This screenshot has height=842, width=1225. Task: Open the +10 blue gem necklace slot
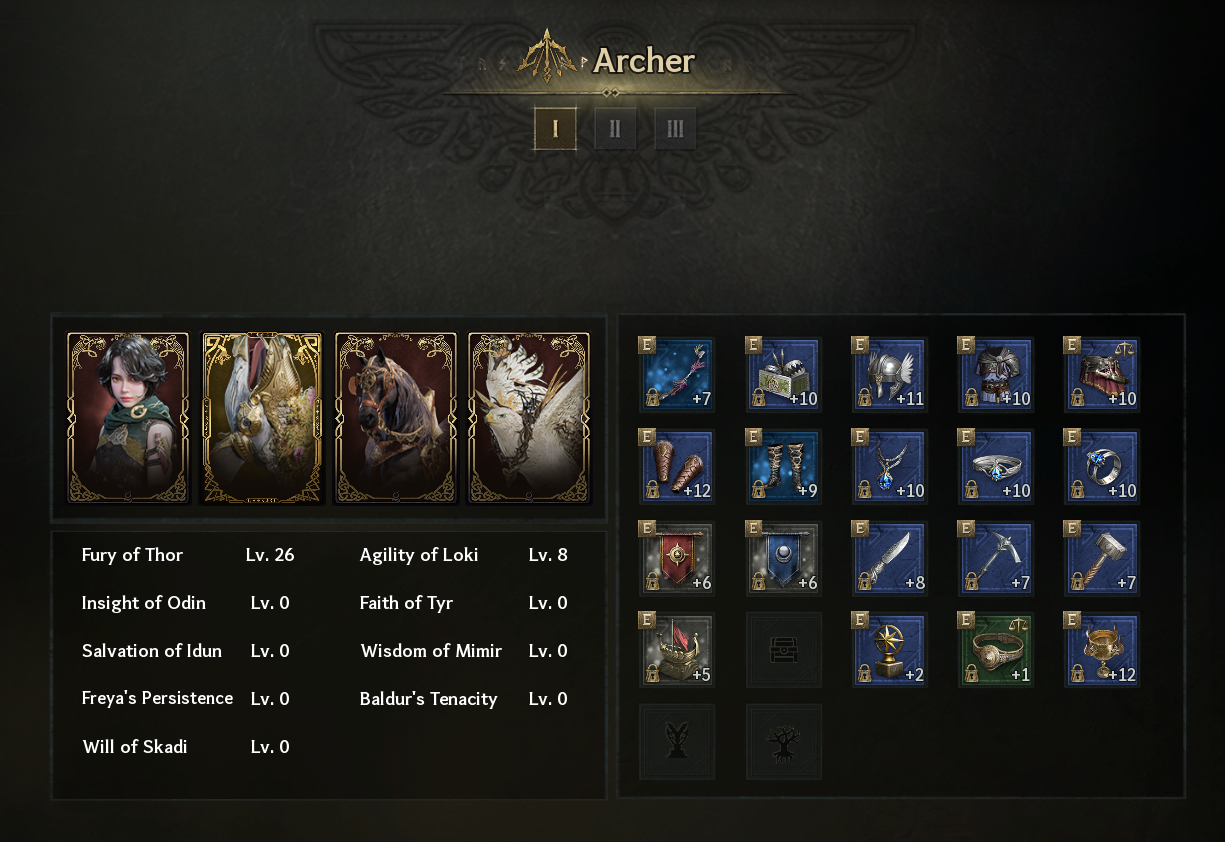coord(890,467)
